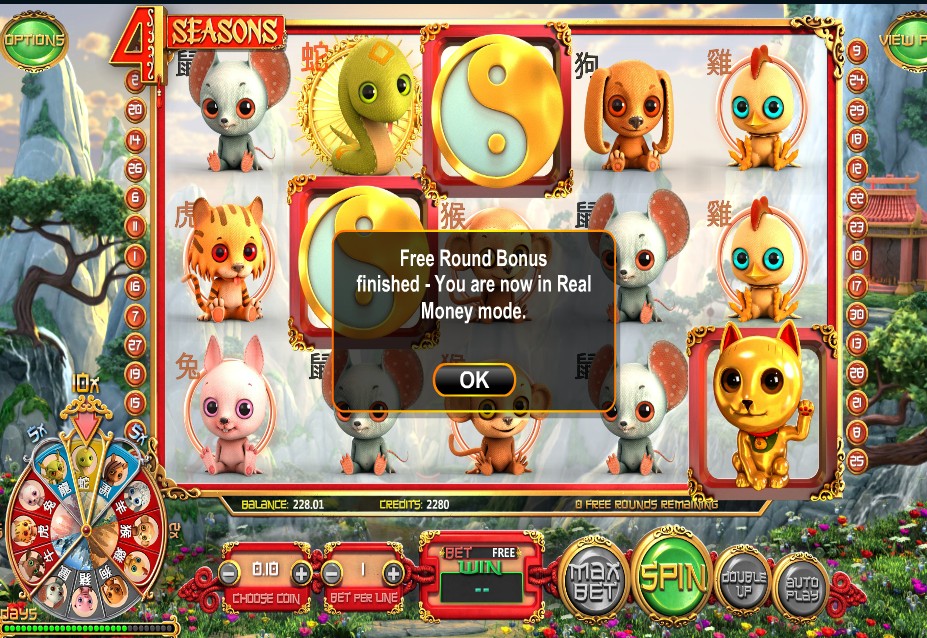Select payline number 25 marker

coord(857,461)
